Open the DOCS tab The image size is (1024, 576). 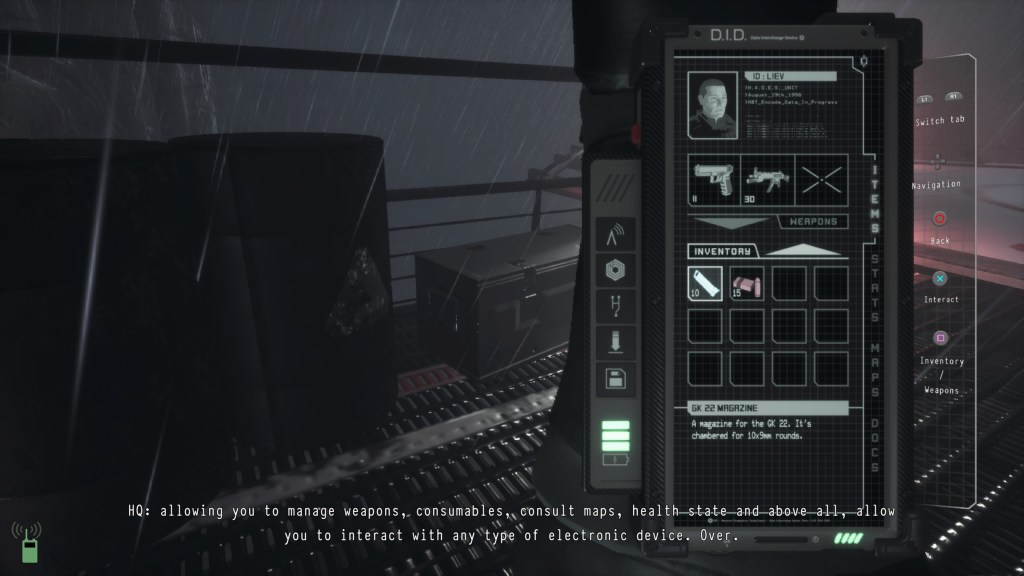[x=875, y=436]
